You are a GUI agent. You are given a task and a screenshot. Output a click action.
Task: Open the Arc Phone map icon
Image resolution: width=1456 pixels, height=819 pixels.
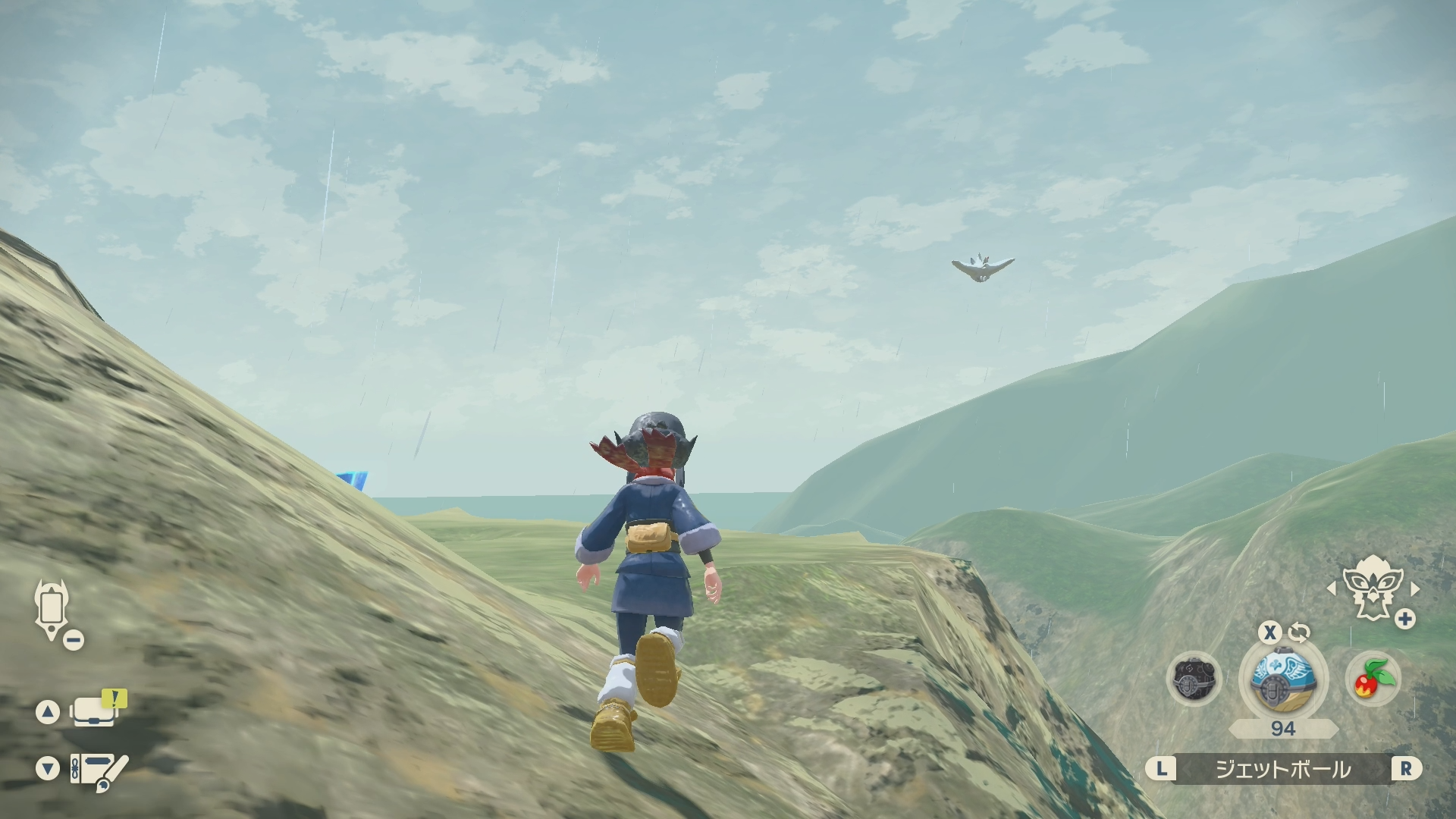(52, 609)
